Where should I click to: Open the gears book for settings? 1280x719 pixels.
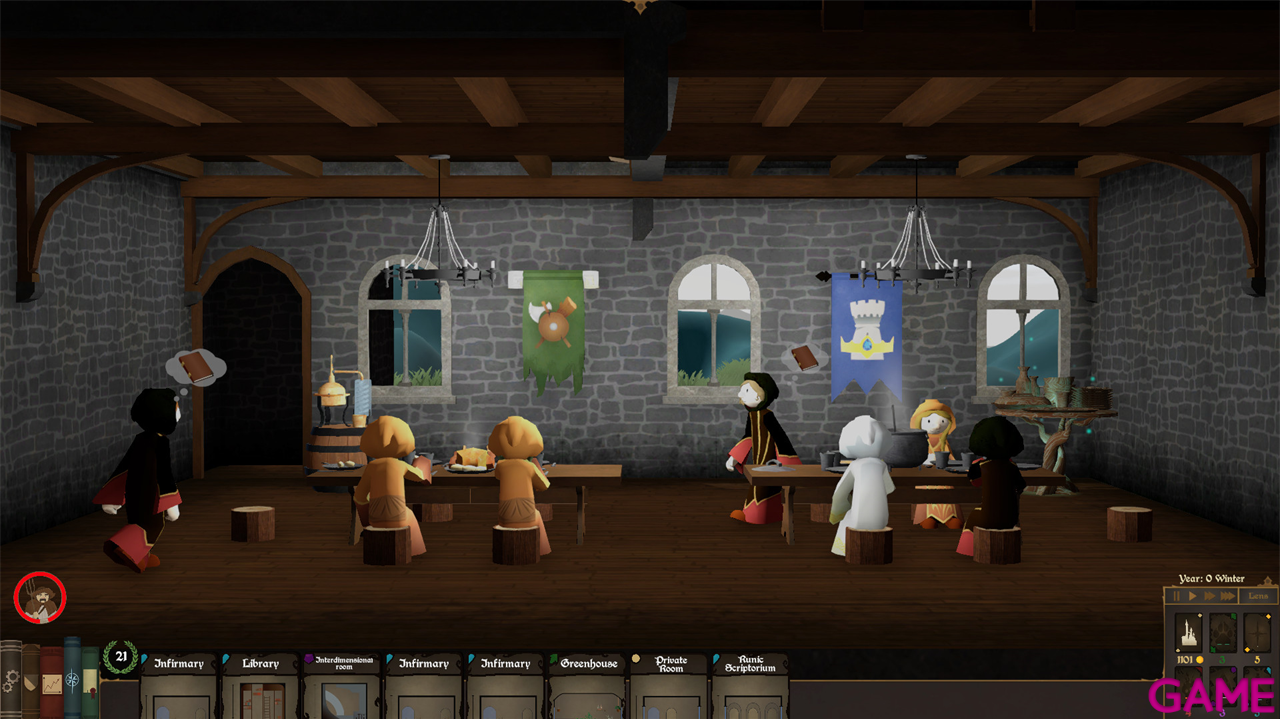tap(10, 680)
